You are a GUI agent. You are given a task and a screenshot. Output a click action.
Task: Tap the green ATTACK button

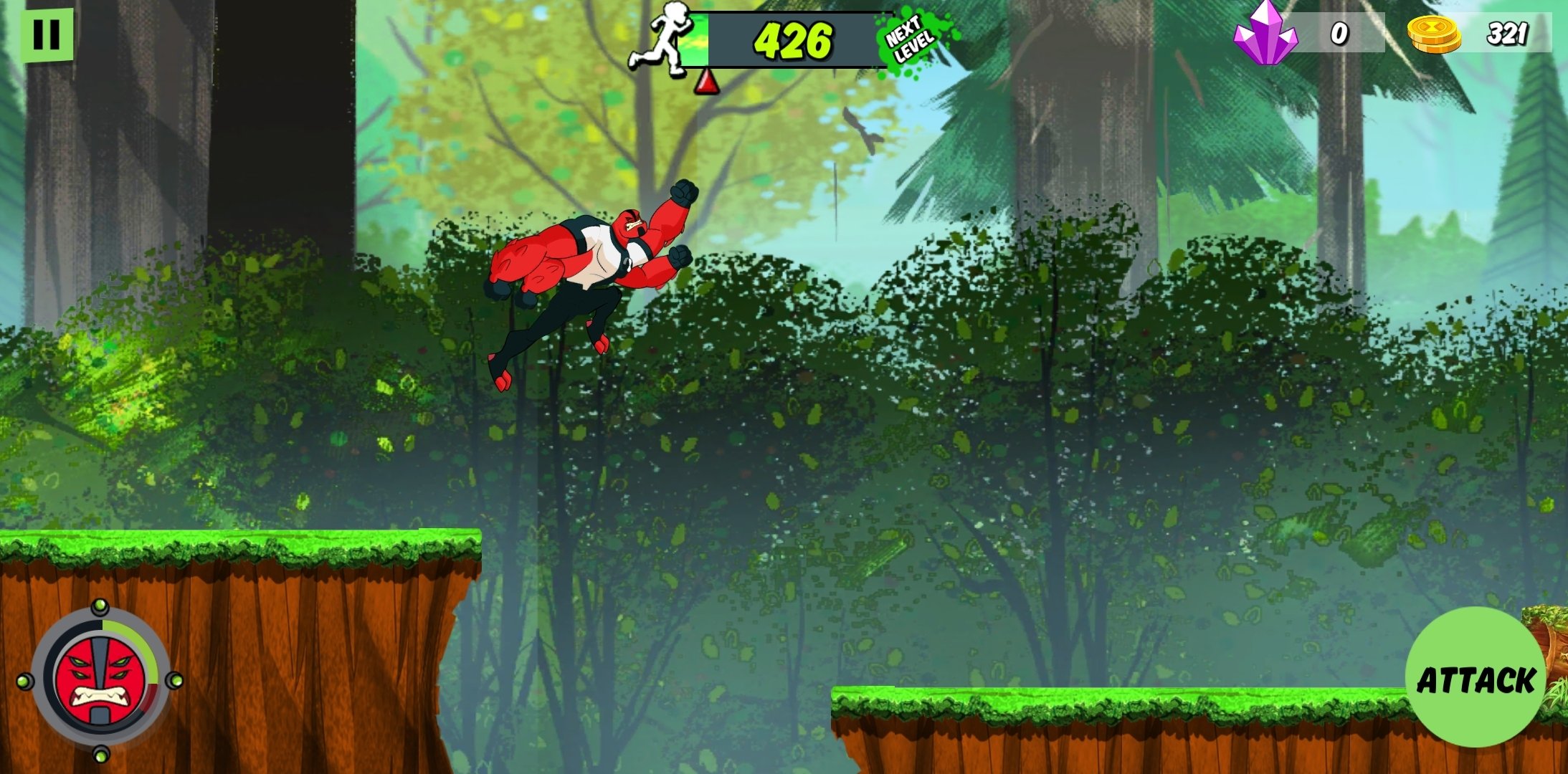(x=1476, y=678)
